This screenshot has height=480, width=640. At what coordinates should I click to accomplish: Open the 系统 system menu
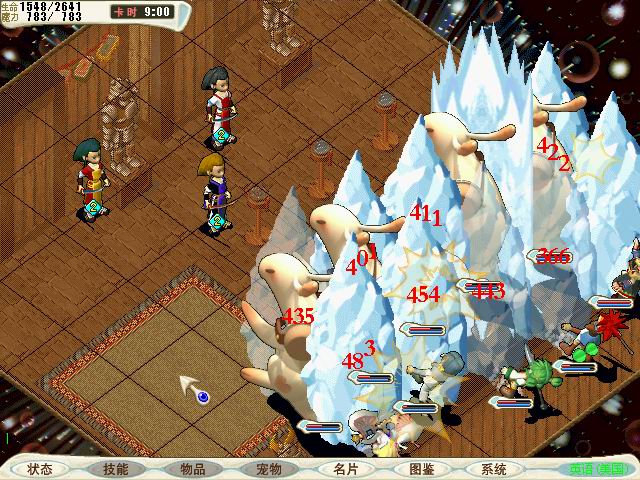[x=494, y=468]
